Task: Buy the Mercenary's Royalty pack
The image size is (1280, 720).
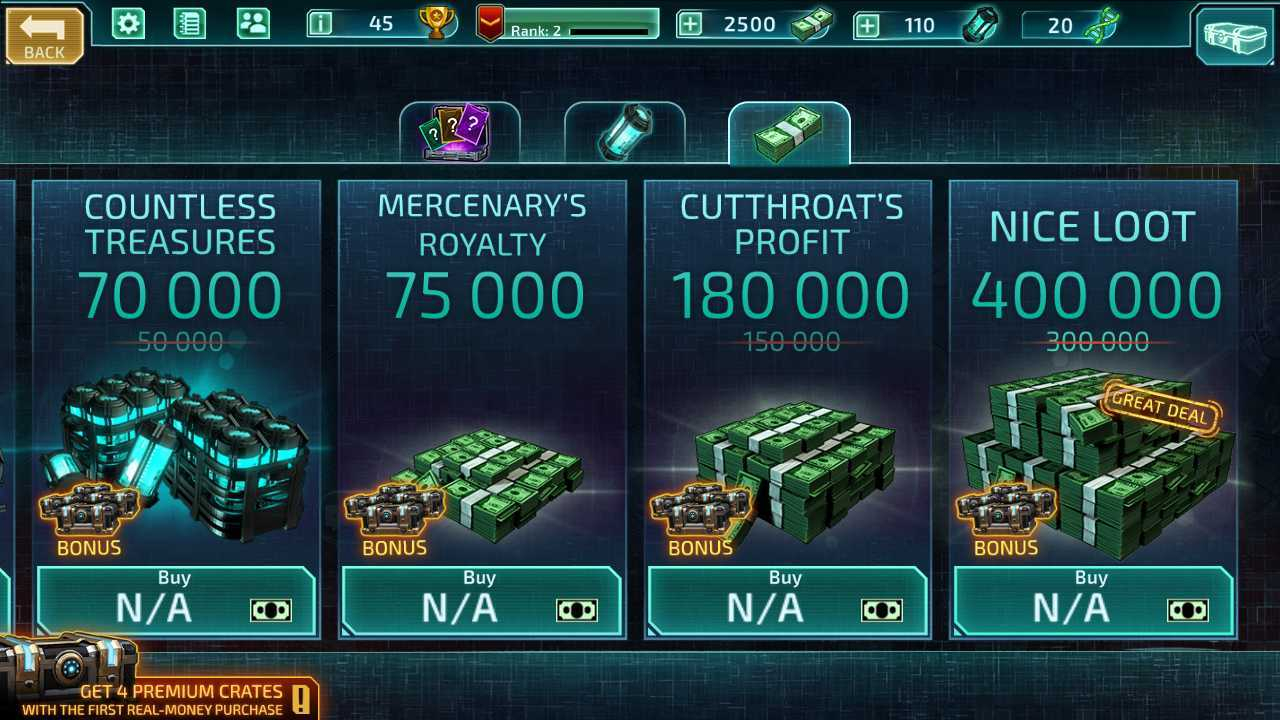Action: (x=481, y=600)
